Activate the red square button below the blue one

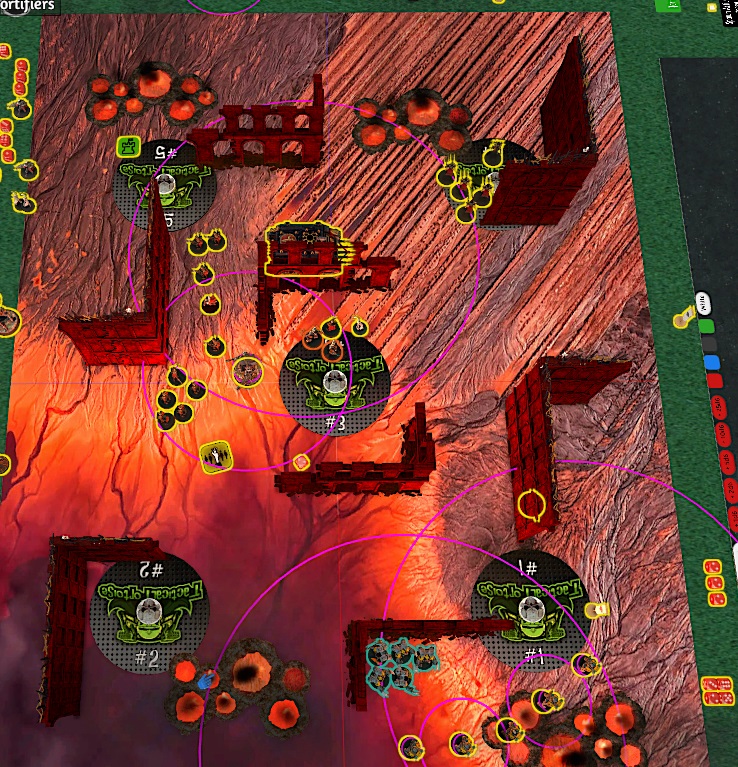[714, 380]
